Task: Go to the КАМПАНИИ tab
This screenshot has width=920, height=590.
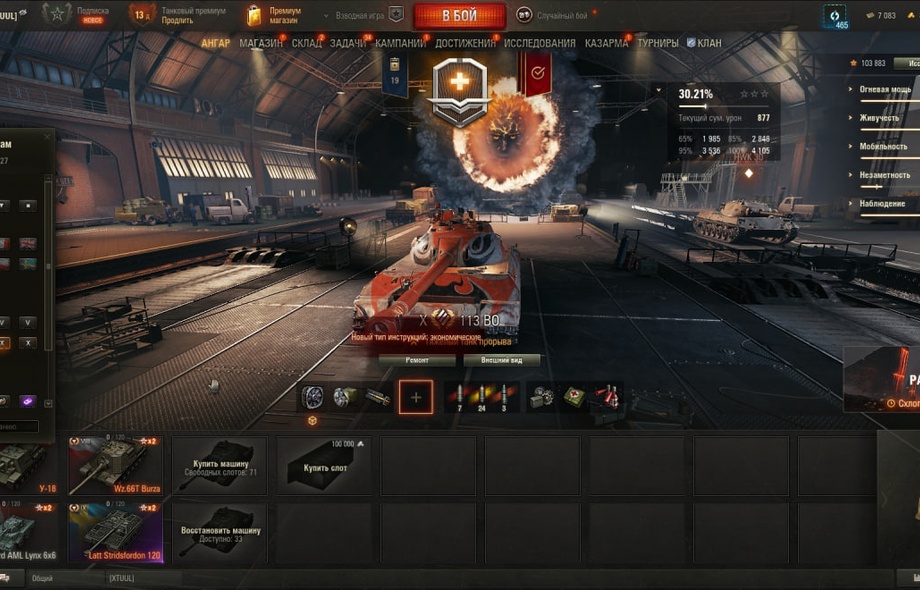Action: point(401,43)
